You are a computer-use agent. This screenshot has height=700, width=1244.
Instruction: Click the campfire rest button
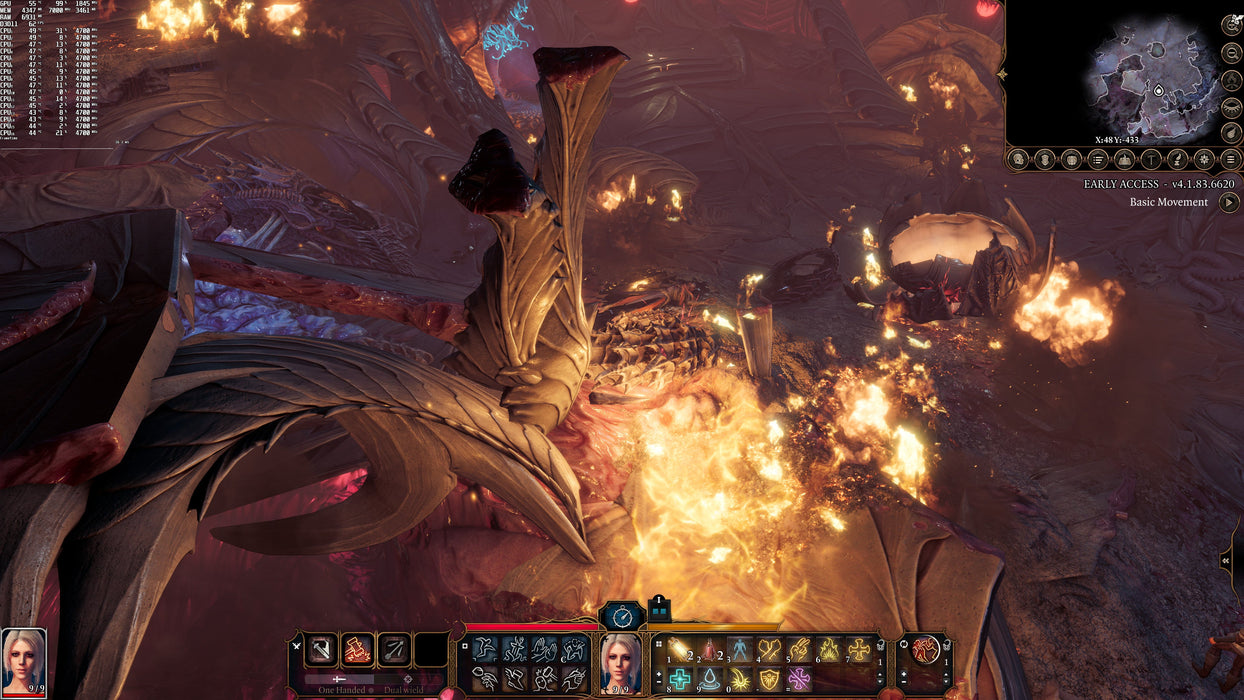(x=1231, y=80)
